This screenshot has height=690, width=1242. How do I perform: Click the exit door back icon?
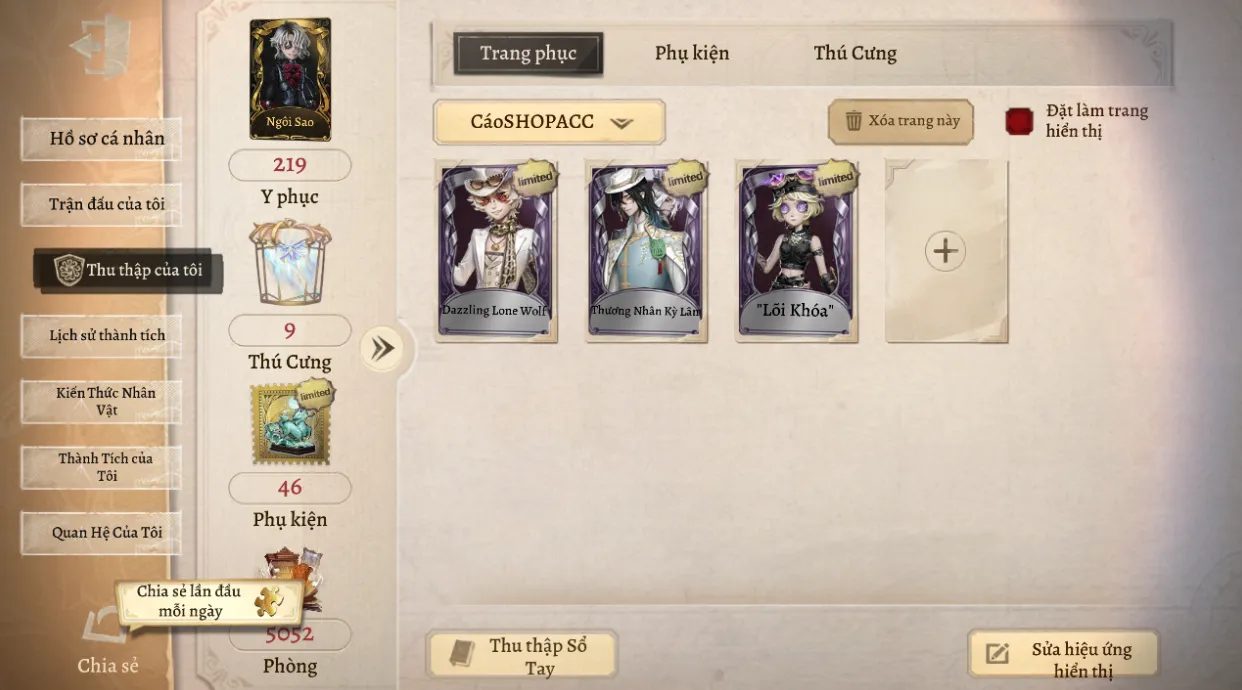101,47
